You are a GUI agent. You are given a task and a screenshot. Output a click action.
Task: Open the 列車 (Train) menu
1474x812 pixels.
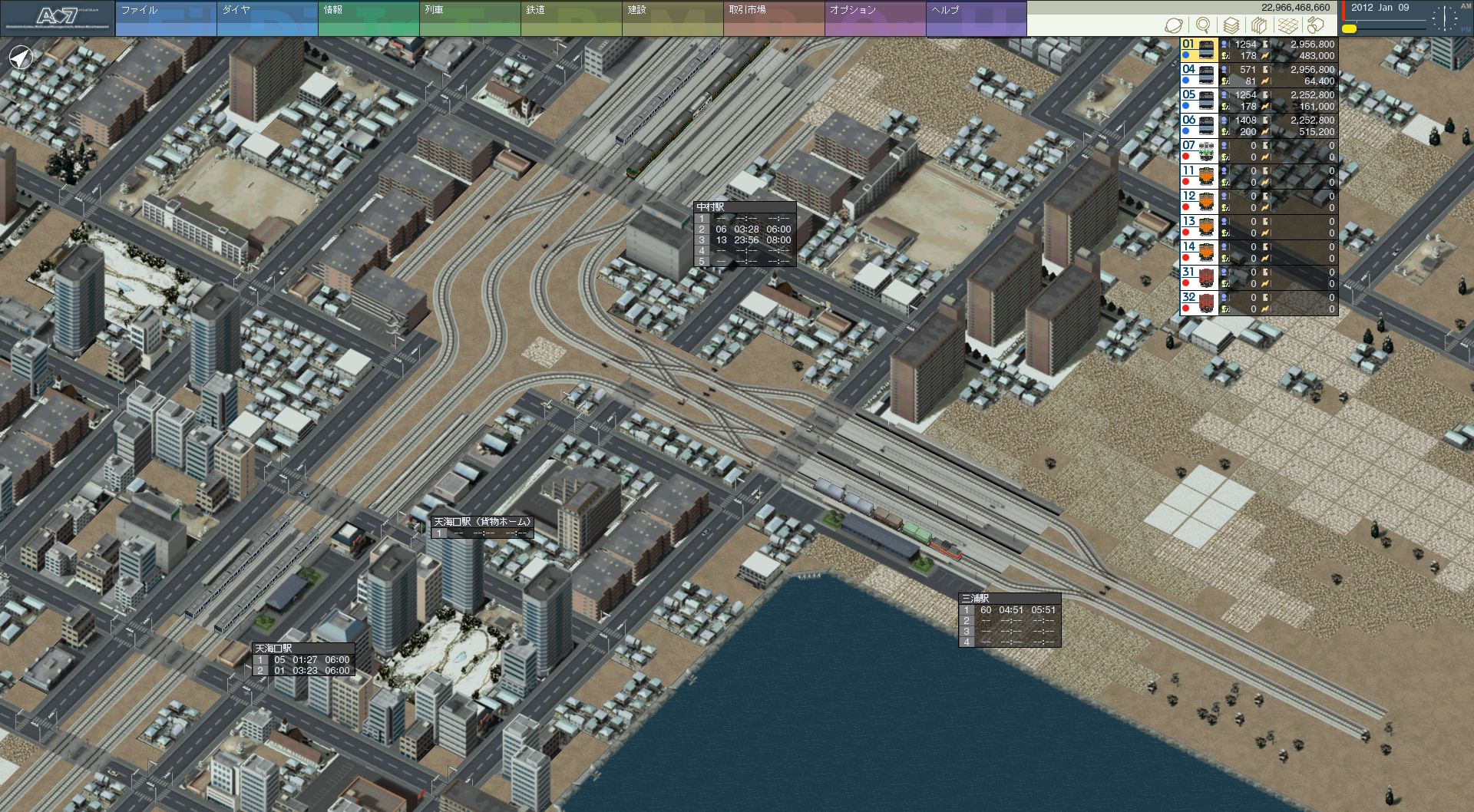point(469,18)
